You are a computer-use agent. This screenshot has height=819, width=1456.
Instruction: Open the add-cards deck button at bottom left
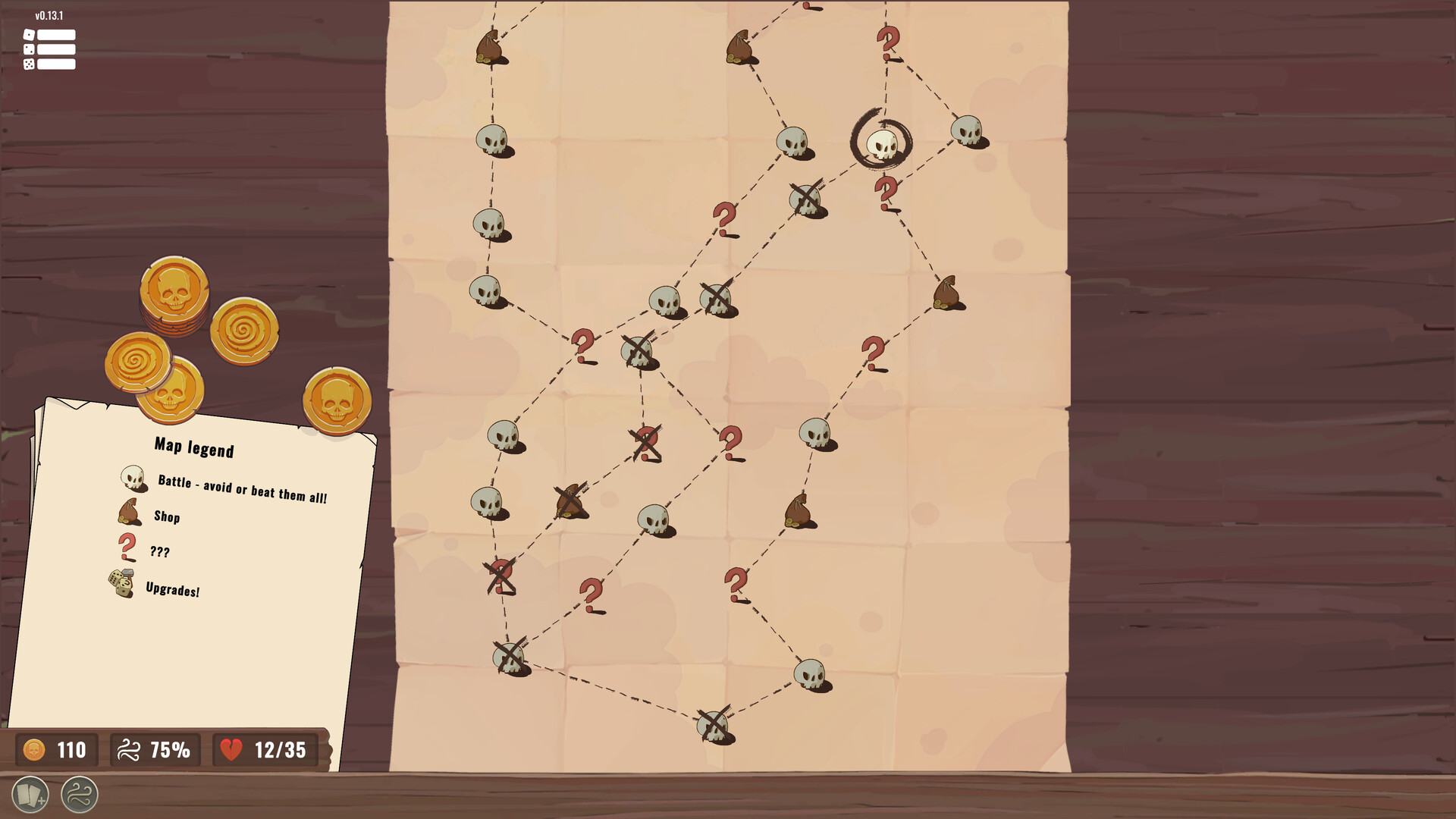click(x=30, y=795)
